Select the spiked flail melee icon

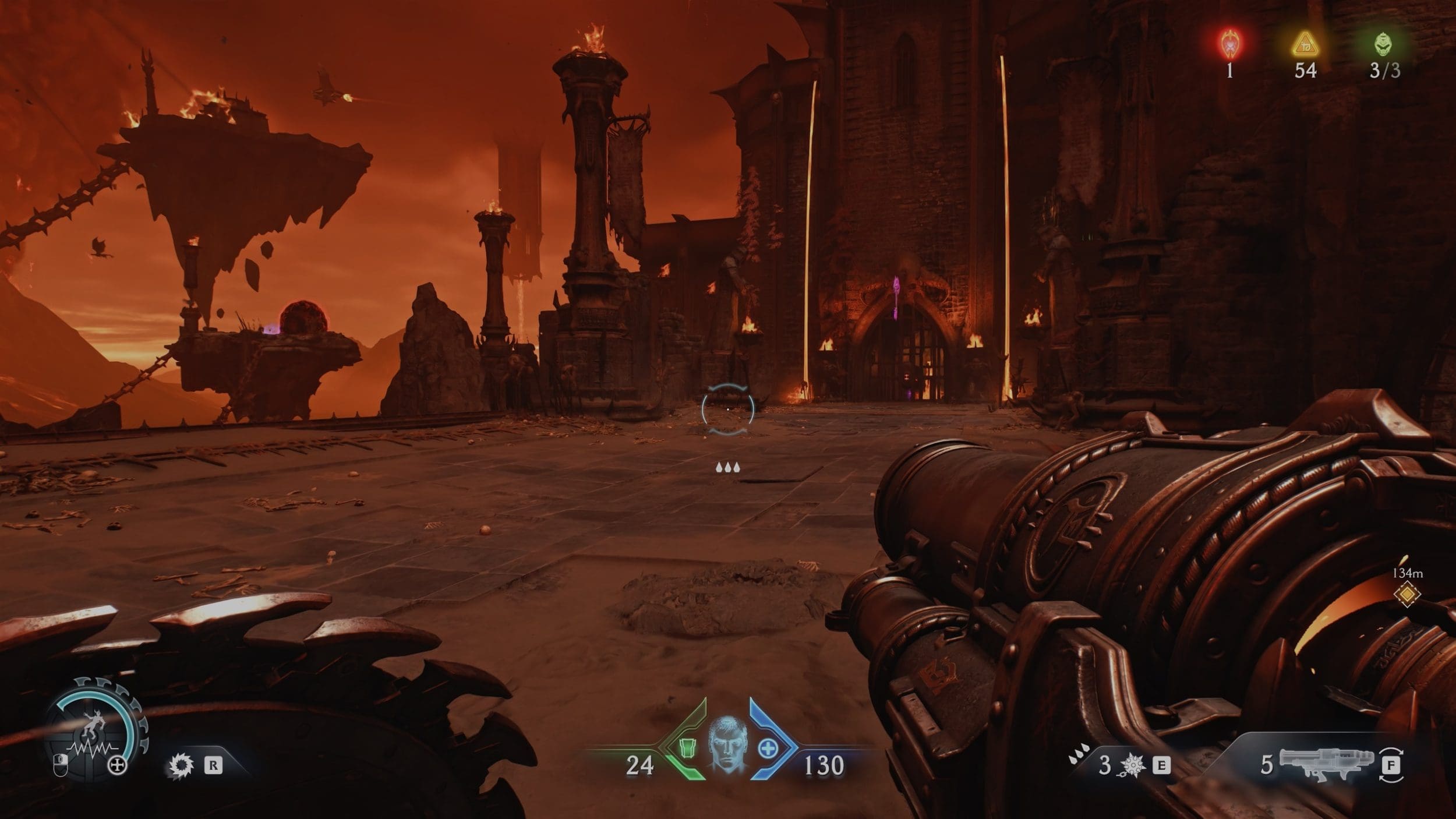coord(1133,765)
